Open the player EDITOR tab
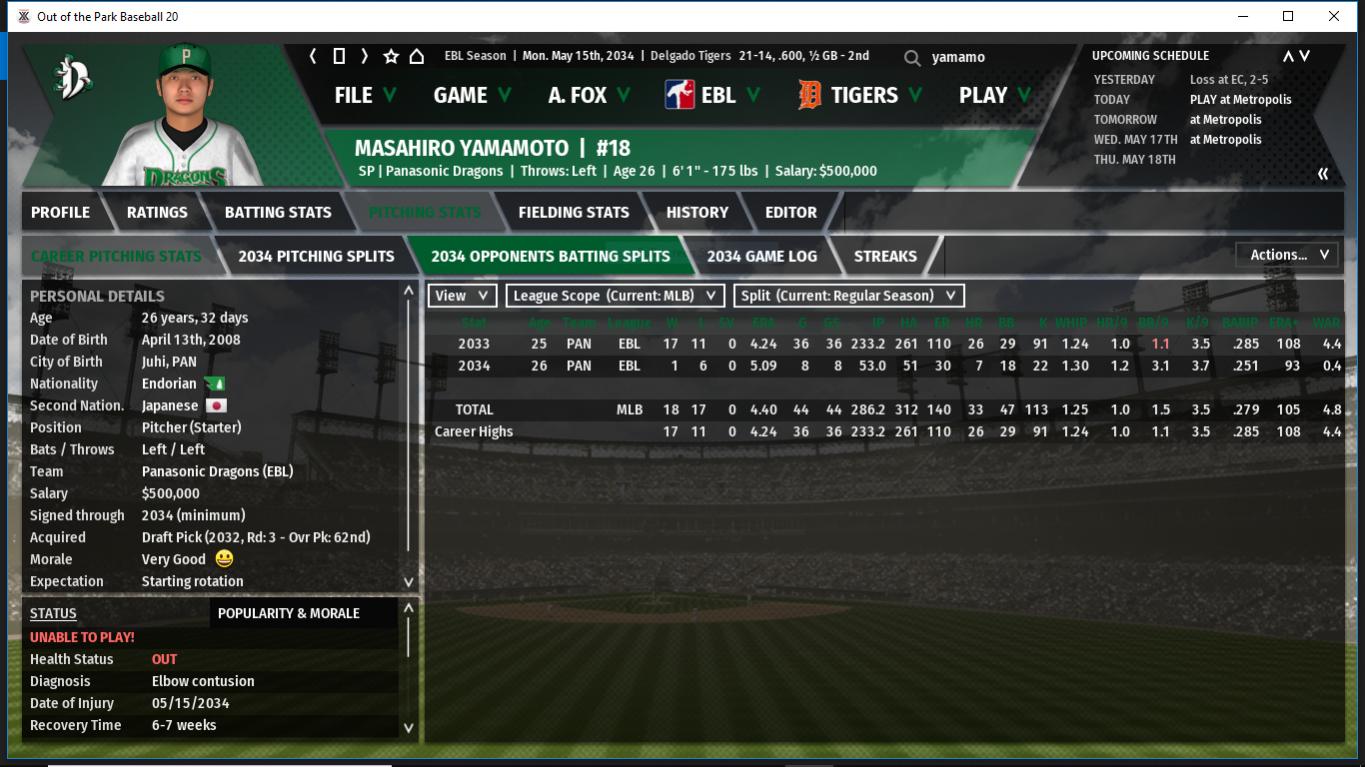 click(x=790, y=212)
